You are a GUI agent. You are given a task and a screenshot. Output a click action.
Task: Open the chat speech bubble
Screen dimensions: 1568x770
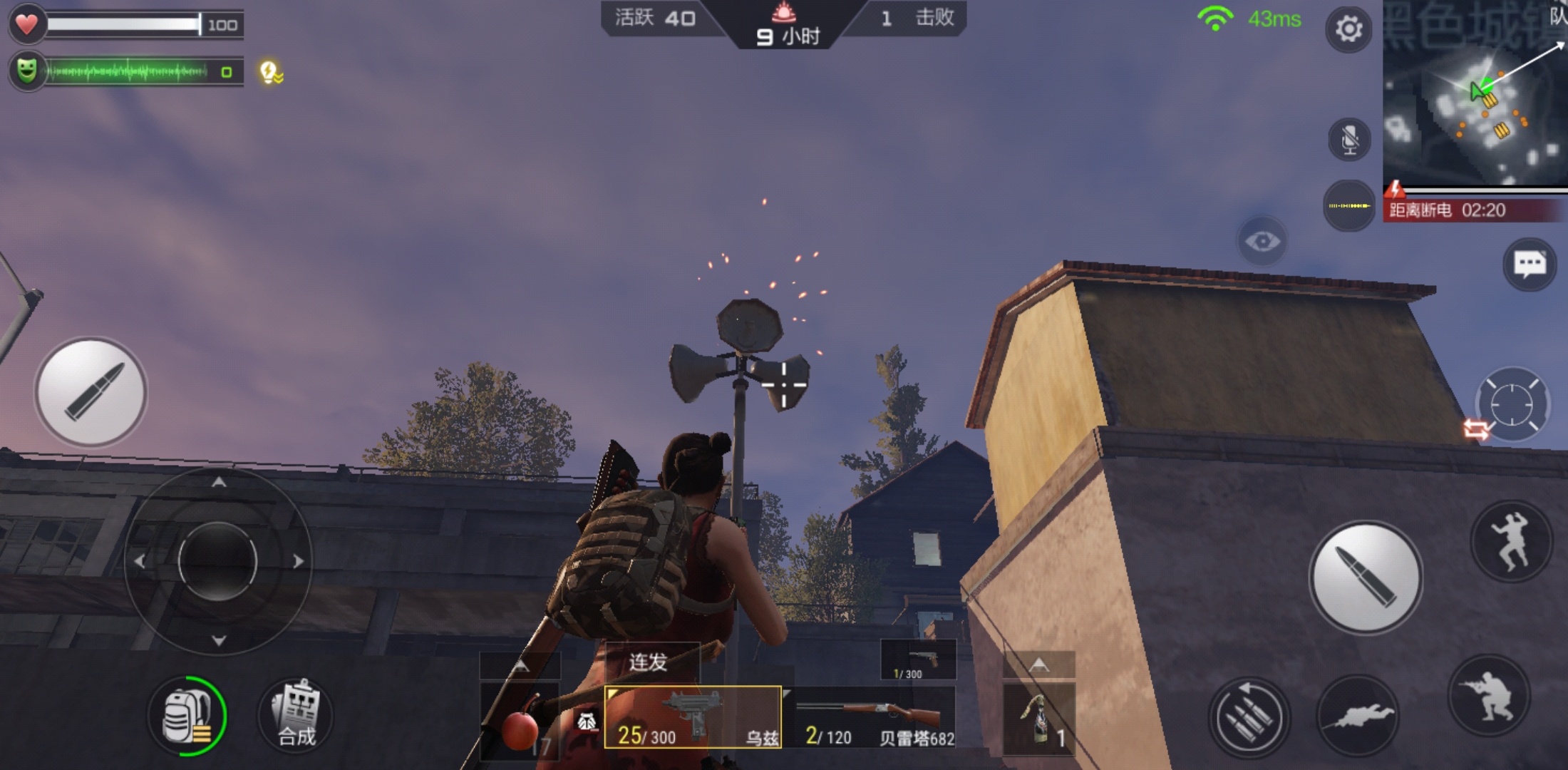1529,265
